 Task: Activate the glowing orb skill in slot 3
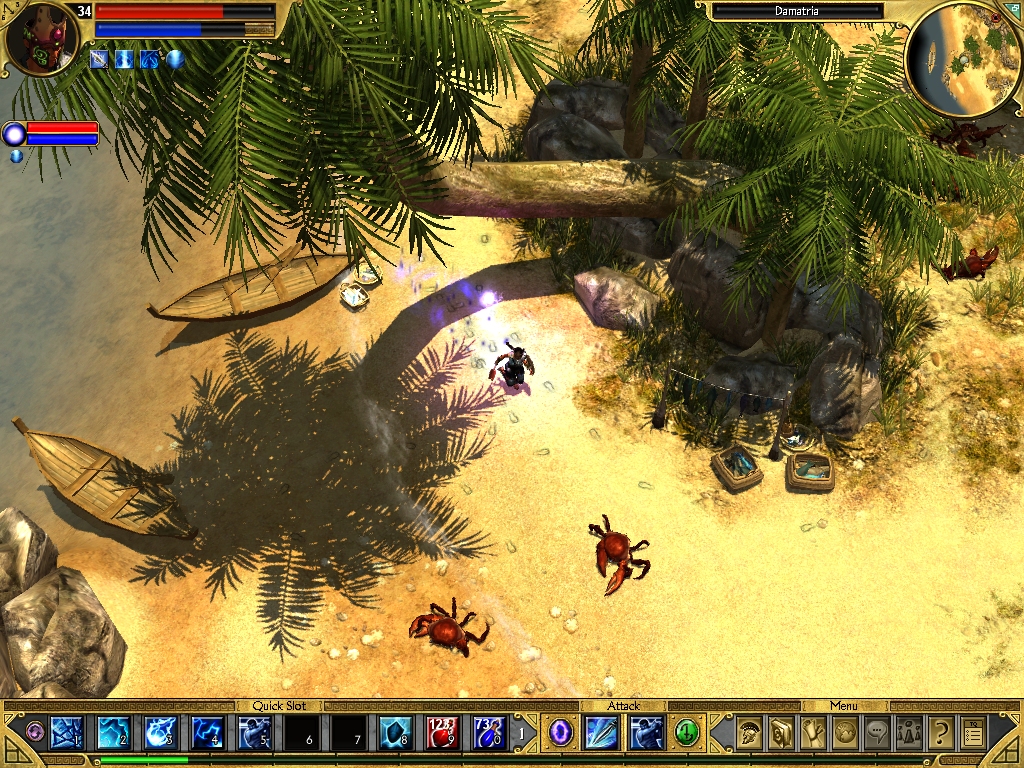coord(161,733)
